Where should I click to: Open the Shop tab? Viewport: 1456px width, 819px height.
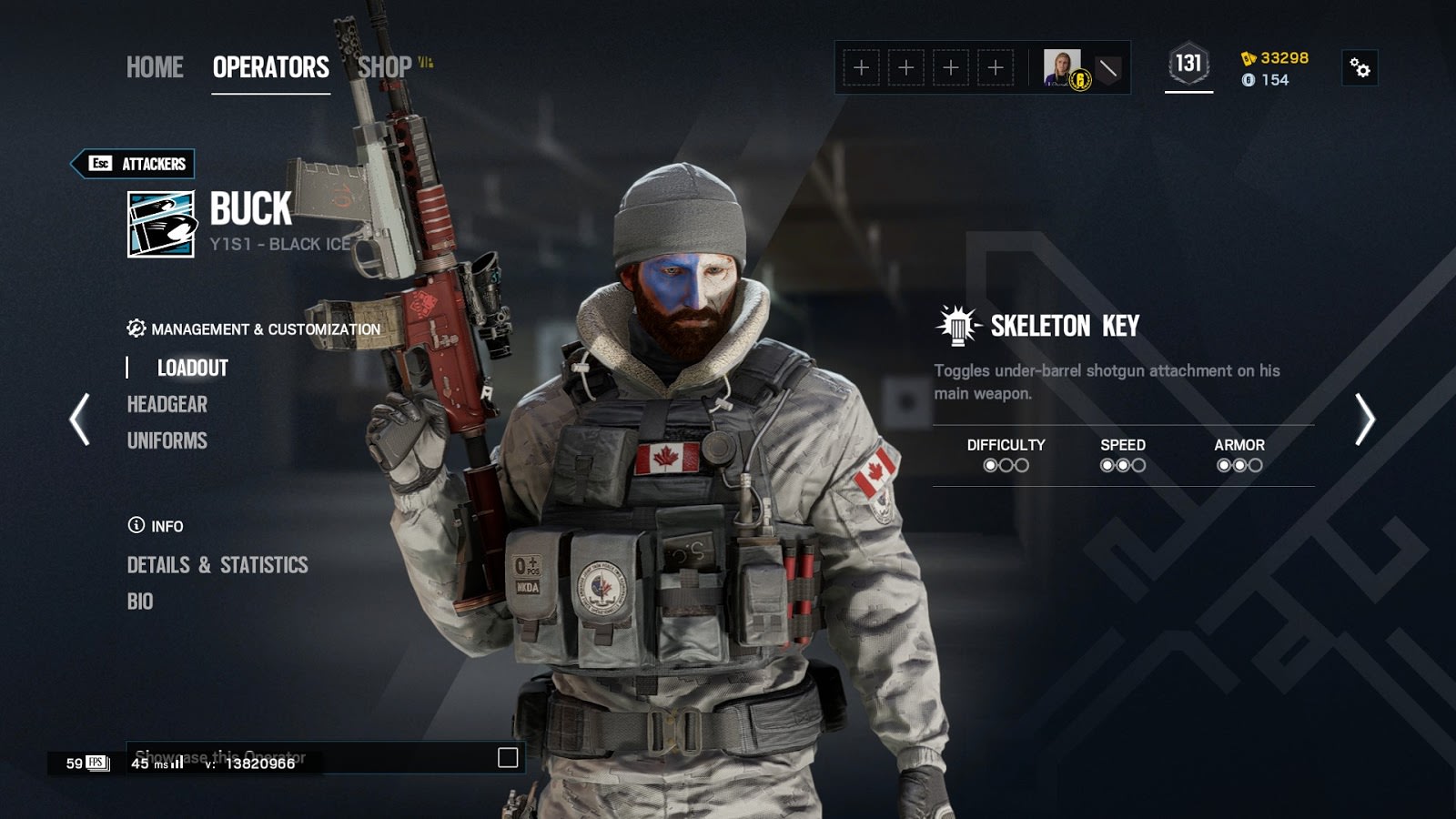tap(385, 67)
